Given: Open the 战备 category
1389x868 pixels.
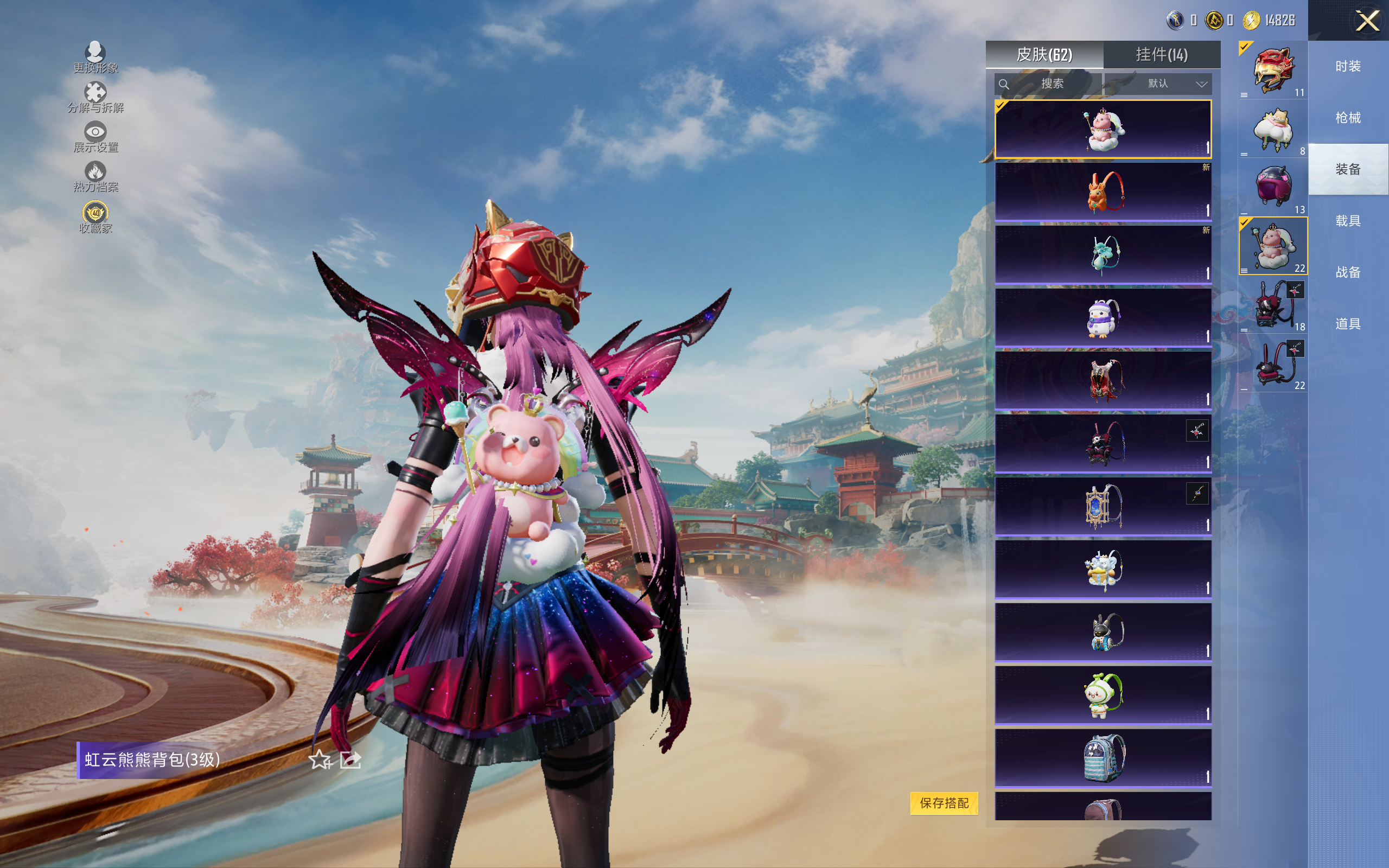Looking at the screenshot, I should 1348,272.
